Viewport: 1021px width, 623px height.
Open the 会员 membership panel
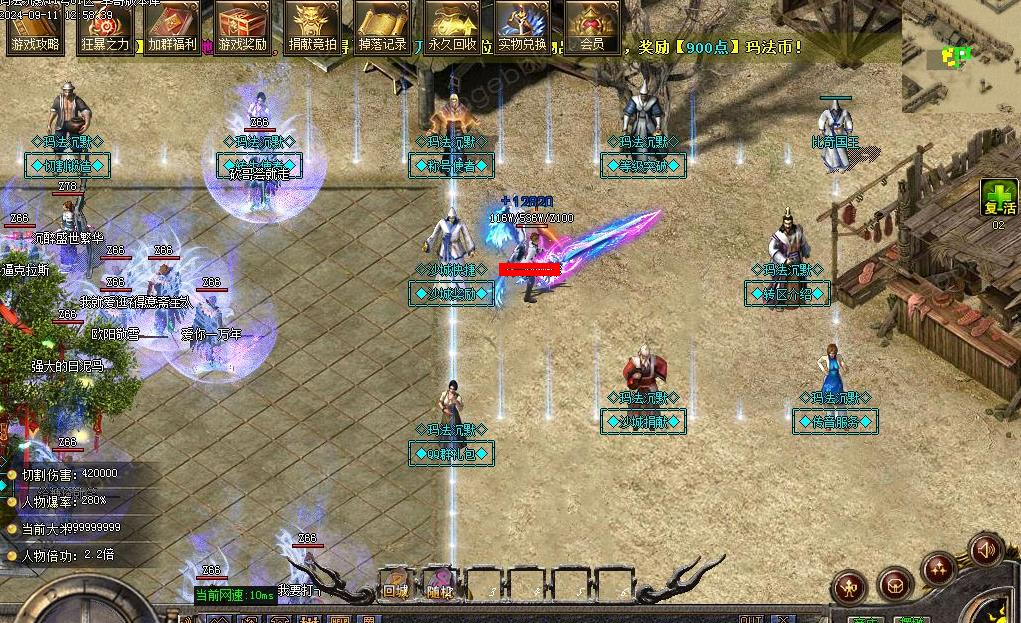pyautogui.click(x=592, y=27)
